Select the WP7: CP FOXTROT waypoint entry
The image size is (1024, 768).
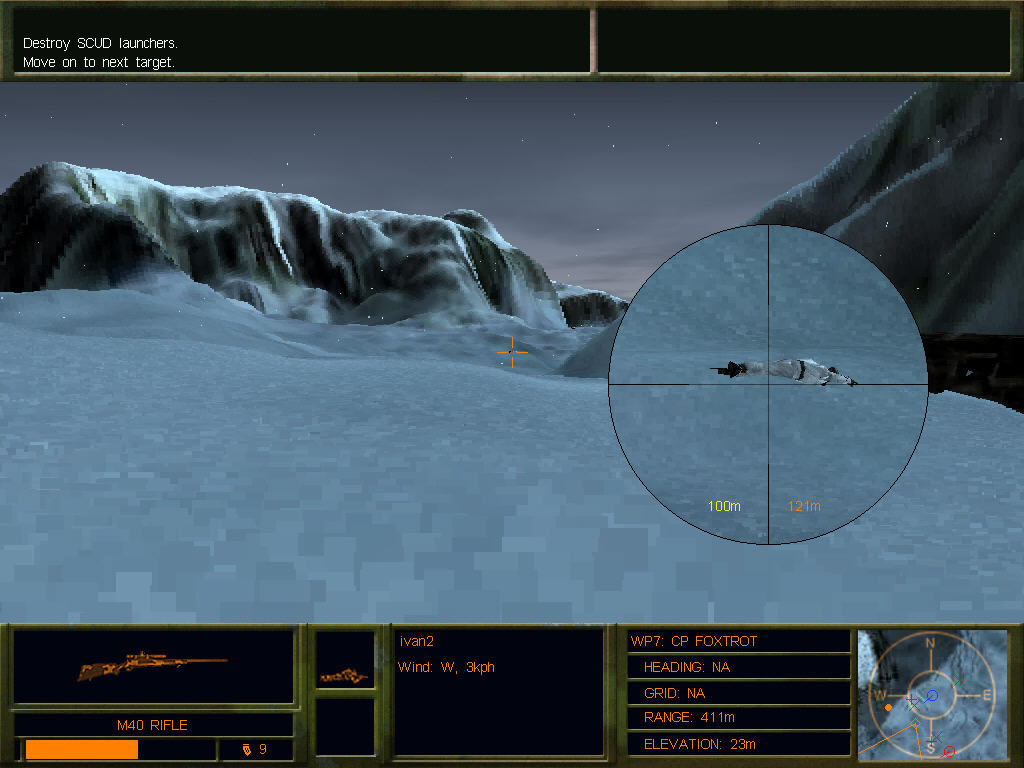[738, 641]
